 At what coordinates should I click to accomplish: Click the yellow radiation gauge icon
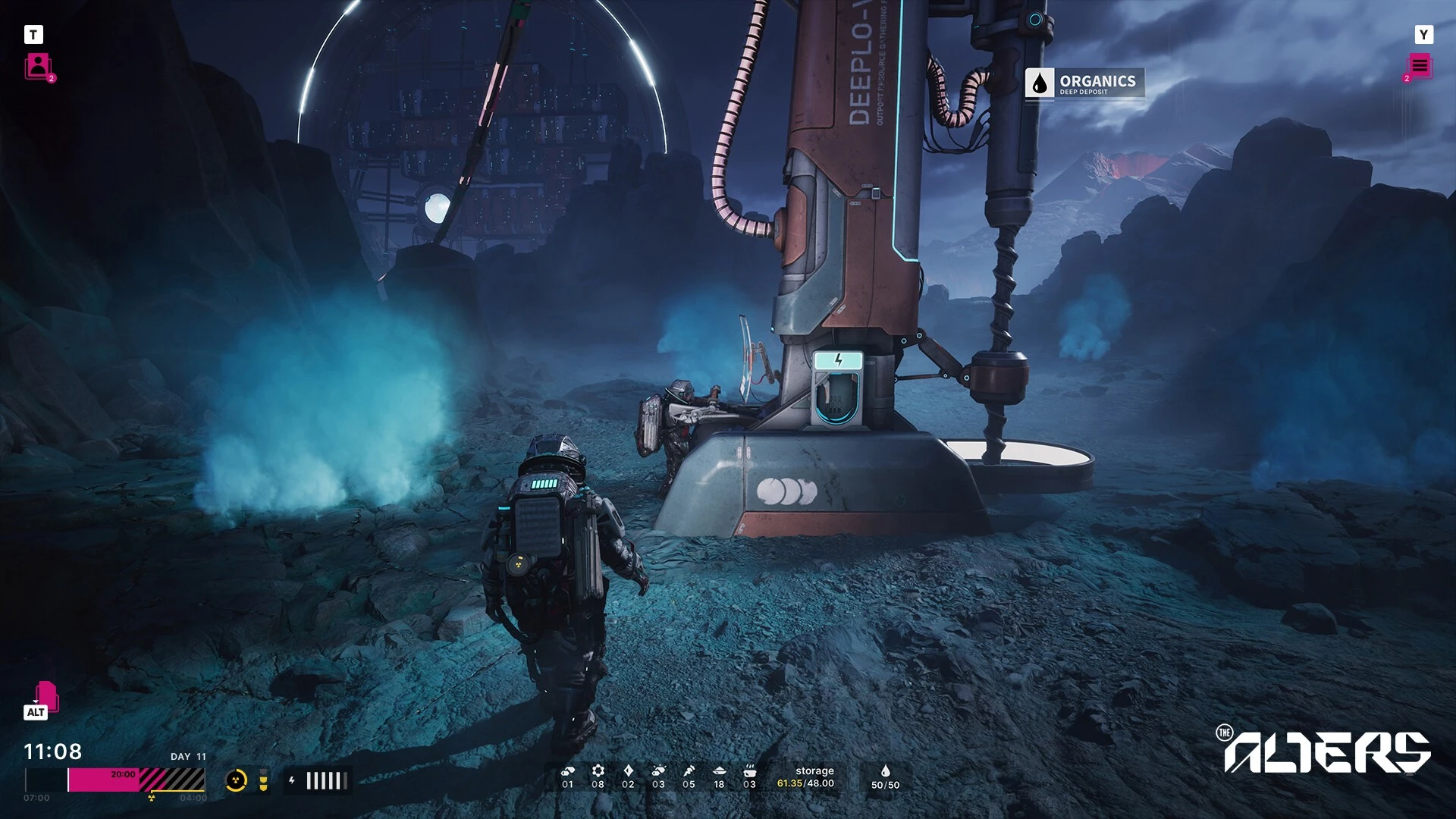click(237, 780)
